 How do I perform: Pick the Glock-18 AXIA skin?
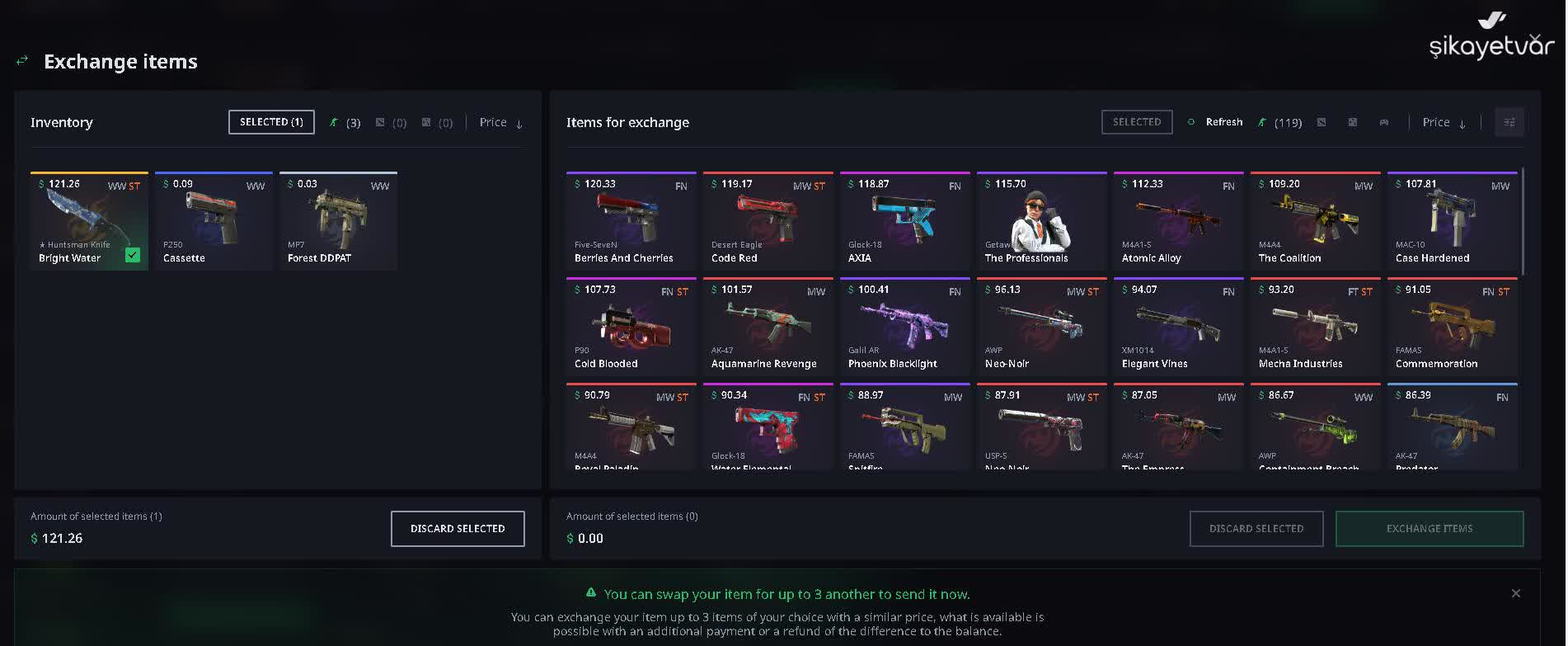[x=904, y=221]
